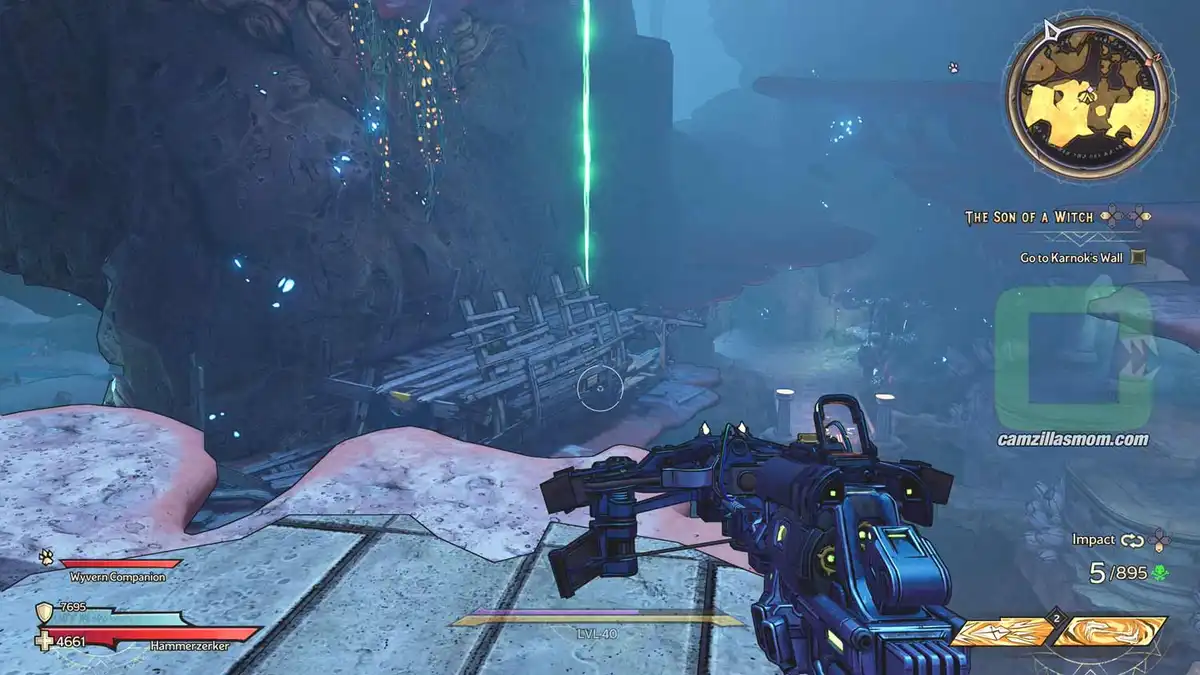Tick the Go to Karnok's Wall objective box

click(x=1137, y=258)
